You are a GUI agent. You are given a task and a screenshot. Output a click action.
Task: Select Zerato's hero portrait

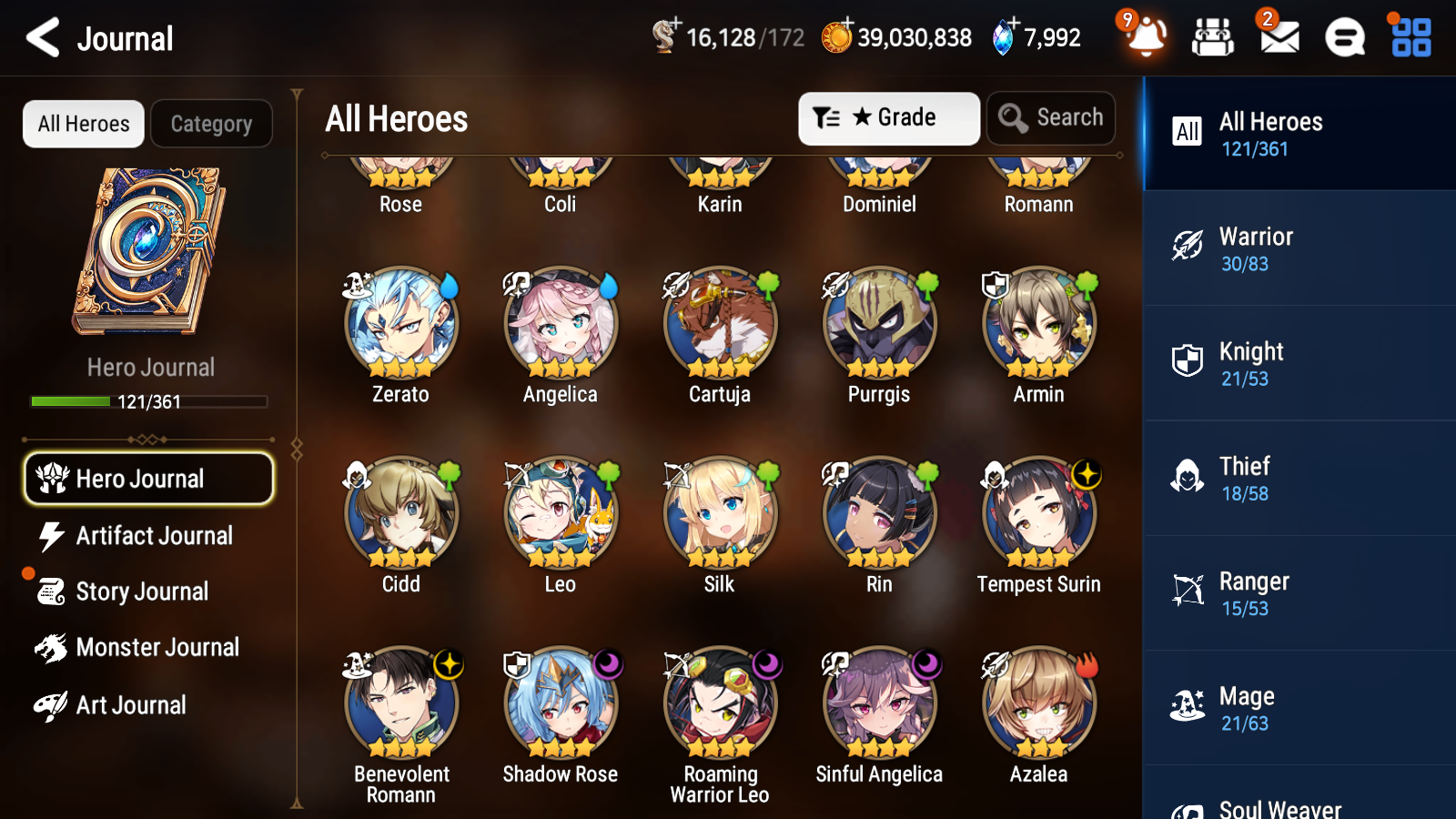click(x=400, y=323)
